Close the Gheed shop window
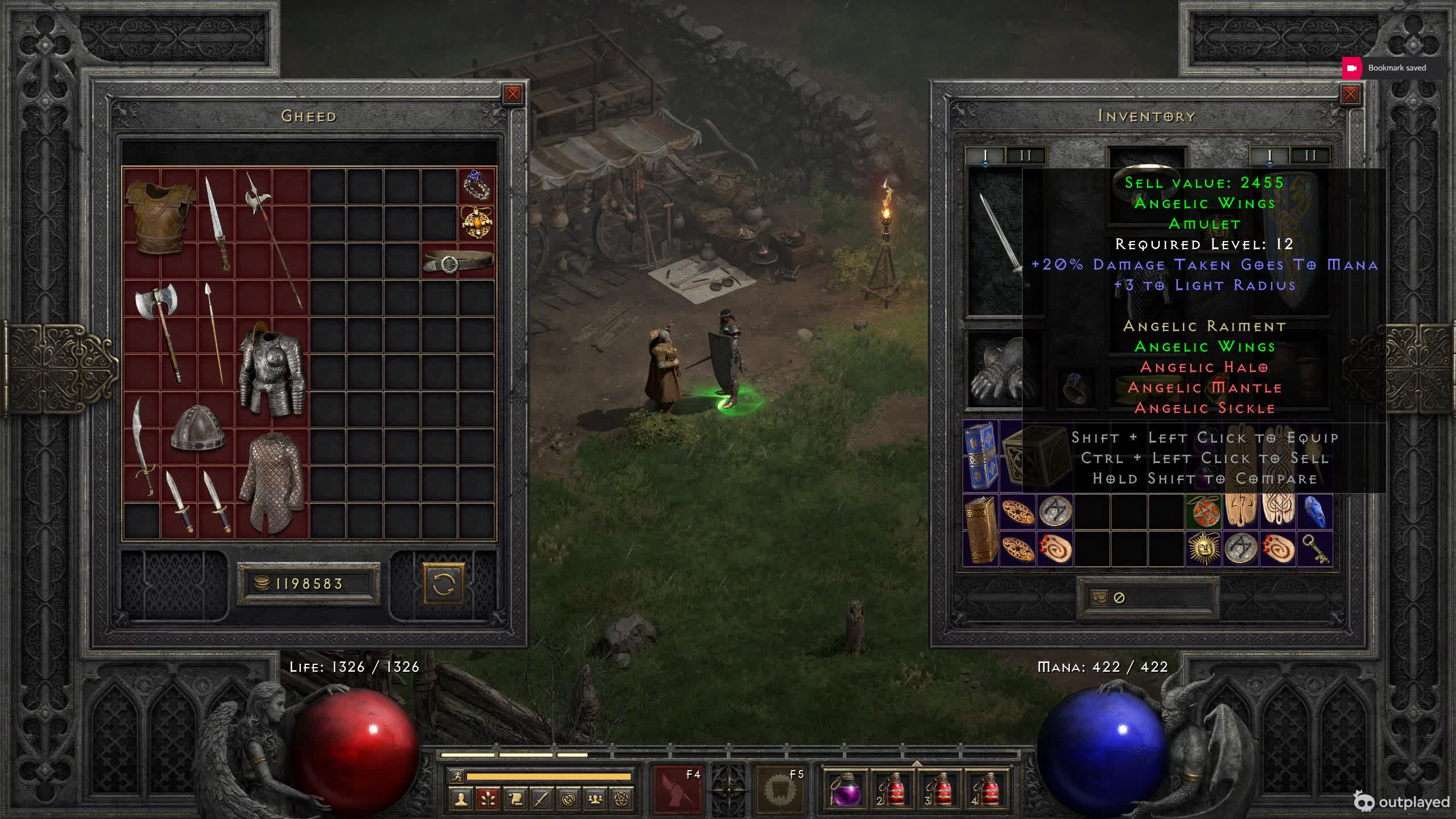1456x819 pixels. click(512, 94)
